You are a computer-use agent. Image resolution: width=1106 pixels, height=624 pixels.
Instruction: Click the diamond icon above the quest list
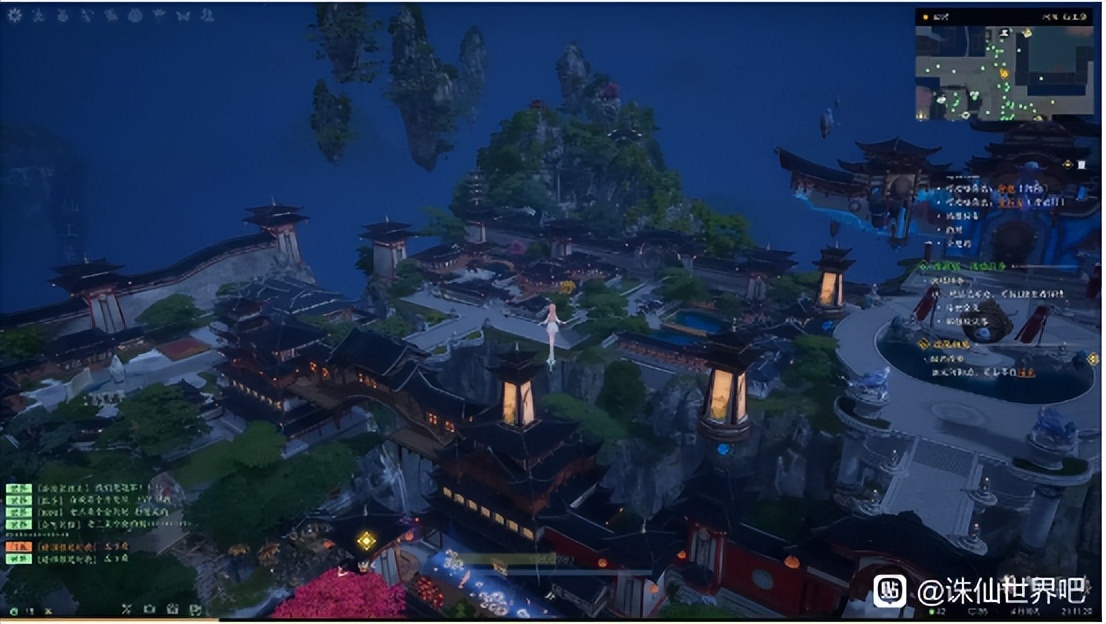pos(1067,163)
